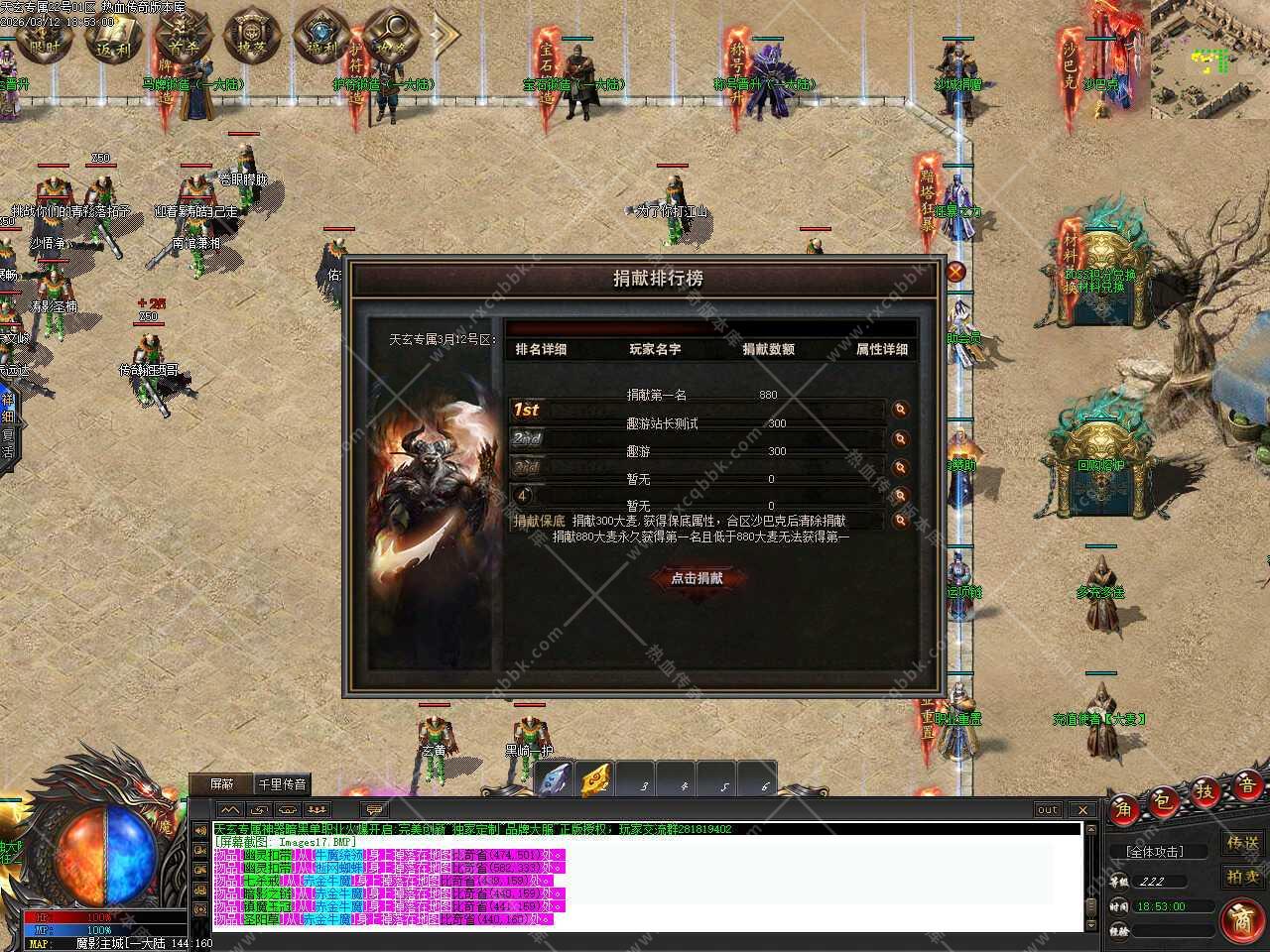
Task: Open the 福利 welfare menu
Action: point(319,36)
